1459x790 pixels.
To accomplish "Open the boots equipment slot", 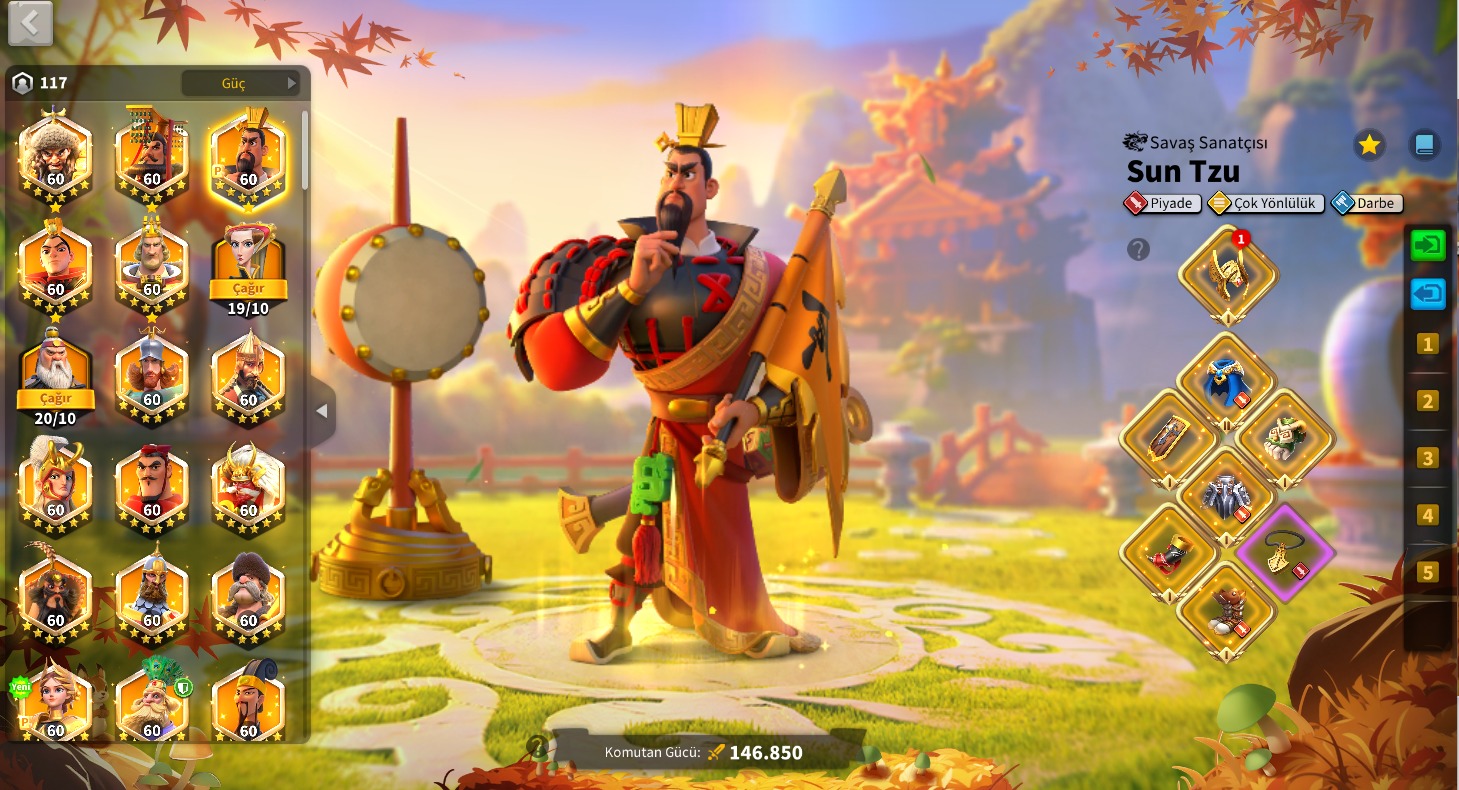I will click(x=1226, y=611).
